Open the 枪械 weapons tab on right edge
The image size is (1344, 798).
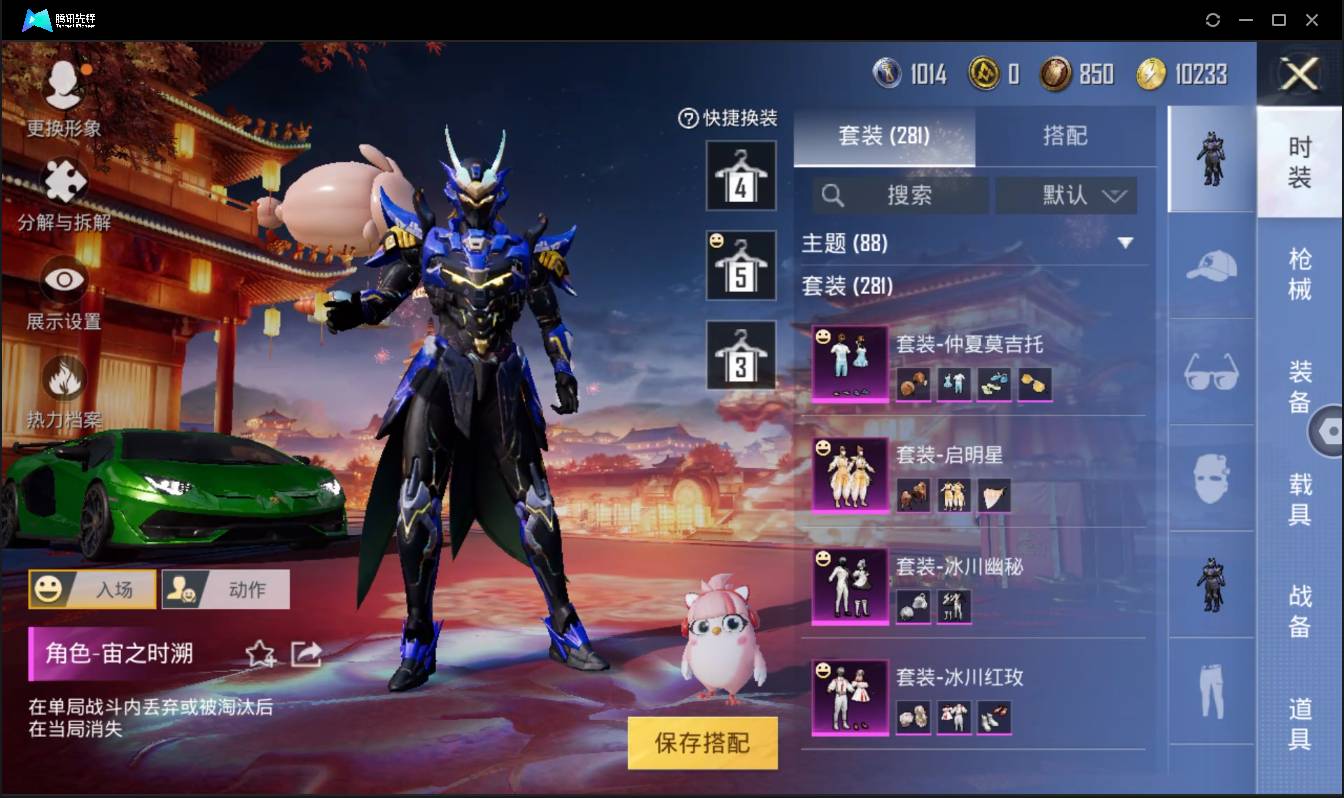coord(1302,270)
